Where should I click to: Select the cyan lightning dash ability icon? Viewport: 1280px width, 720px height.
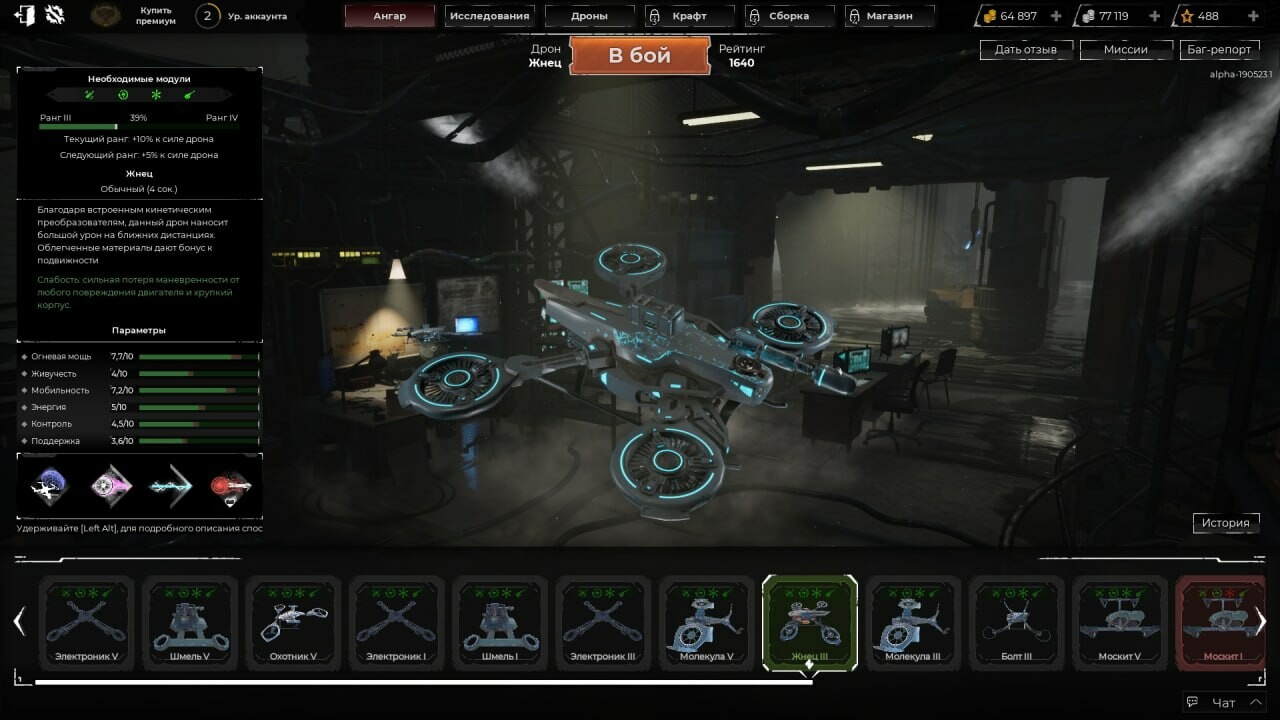click(x=170, y=486)
